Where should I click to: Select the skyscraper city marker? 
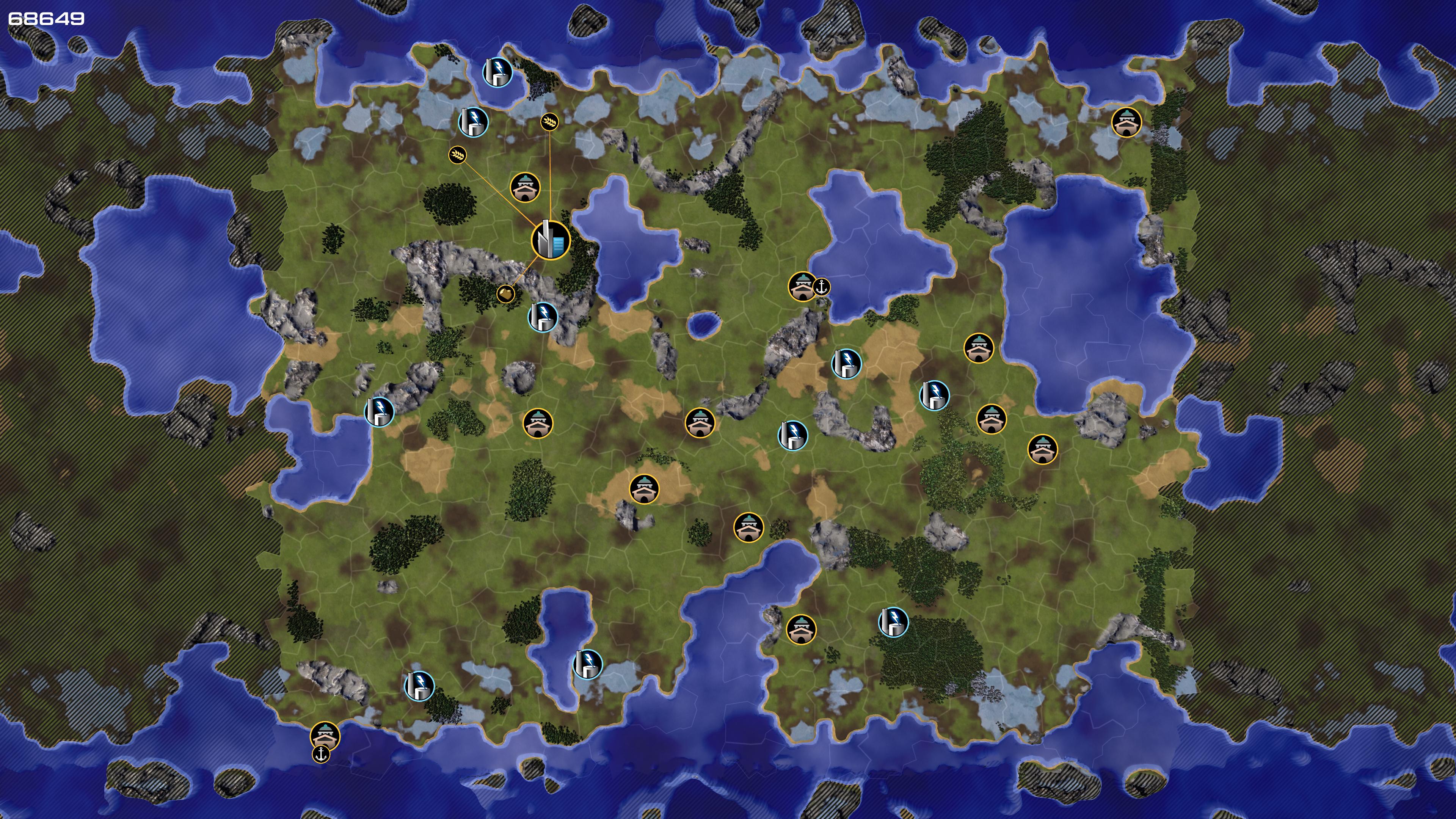coord(551,241)
